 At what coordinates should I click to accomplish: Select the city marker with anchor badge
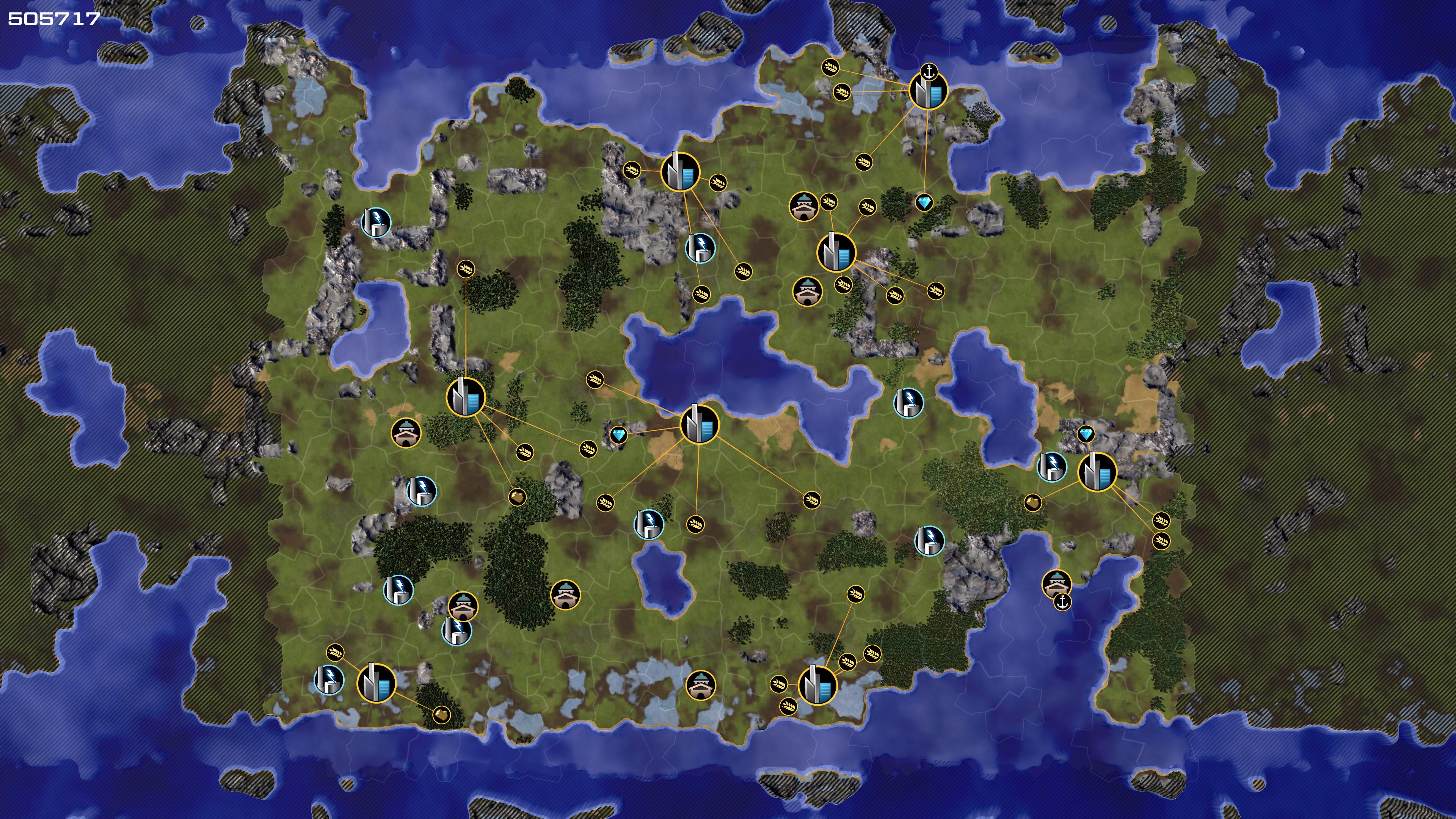tap(927, 91)
